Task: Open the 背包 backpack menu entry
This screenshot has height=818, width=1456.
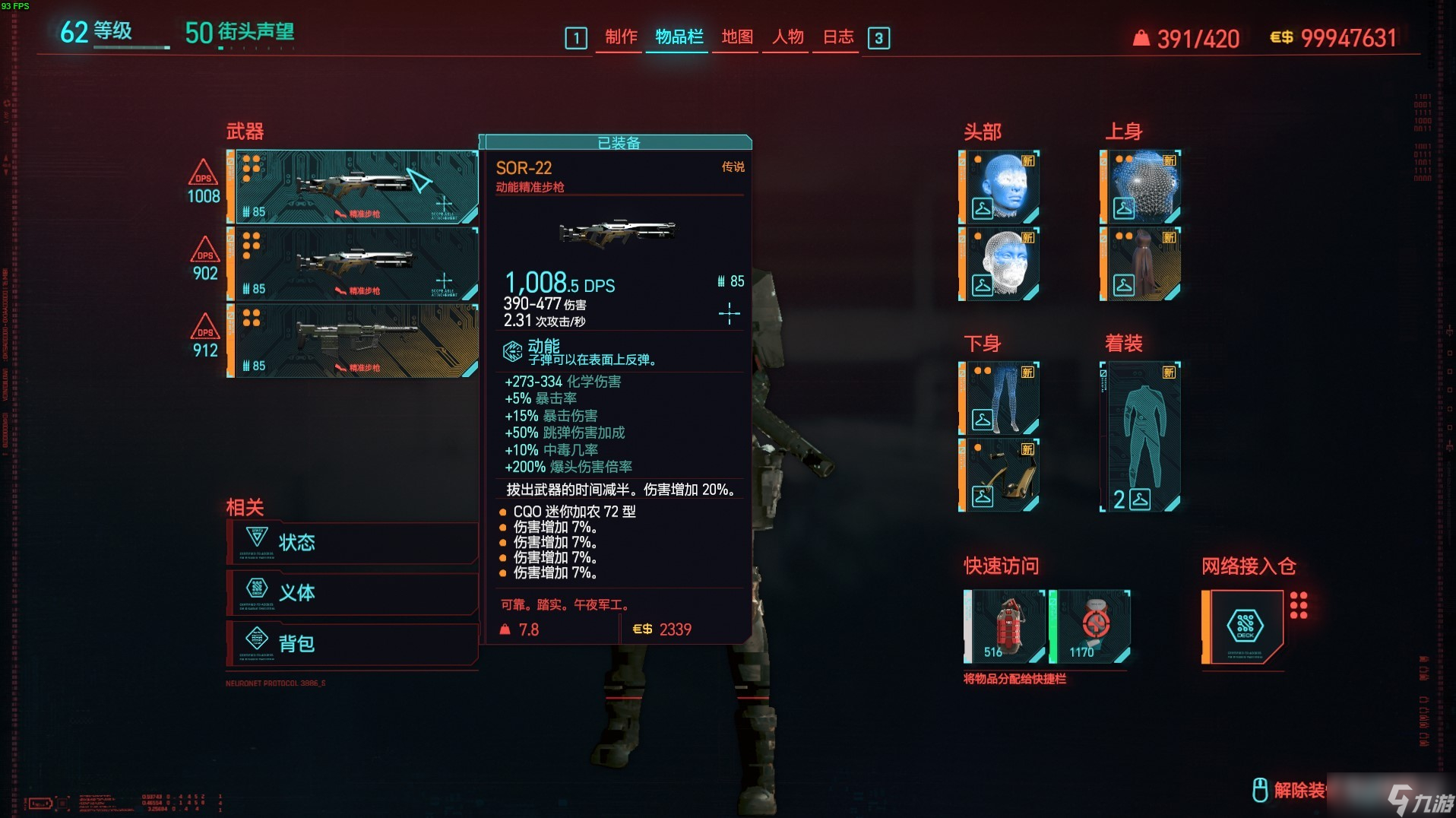Action: point(353,643)
